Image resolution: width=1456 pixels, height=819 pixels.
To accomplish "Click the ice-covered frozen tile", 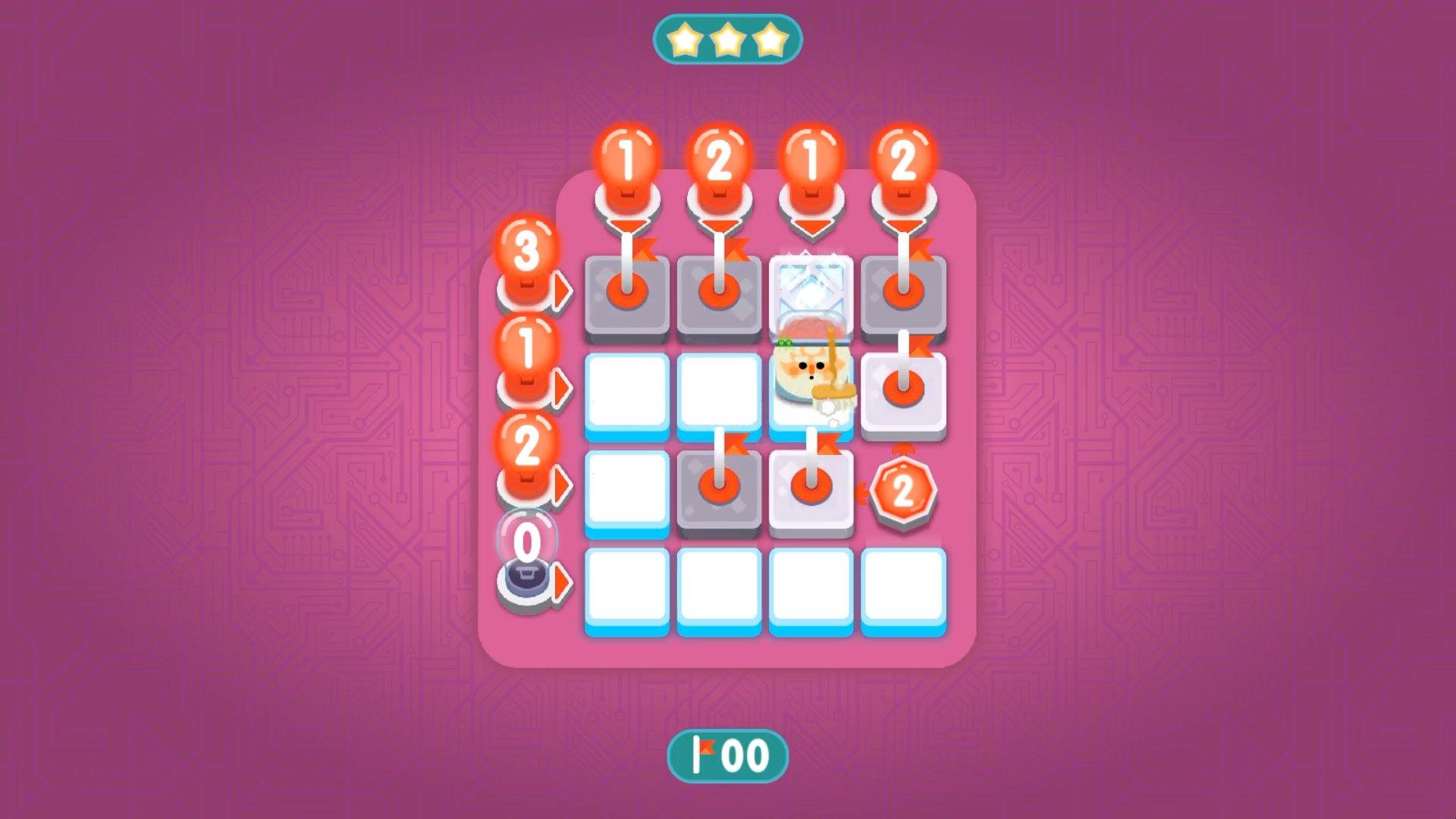I will pyautogui.click(x=811, y=296).
